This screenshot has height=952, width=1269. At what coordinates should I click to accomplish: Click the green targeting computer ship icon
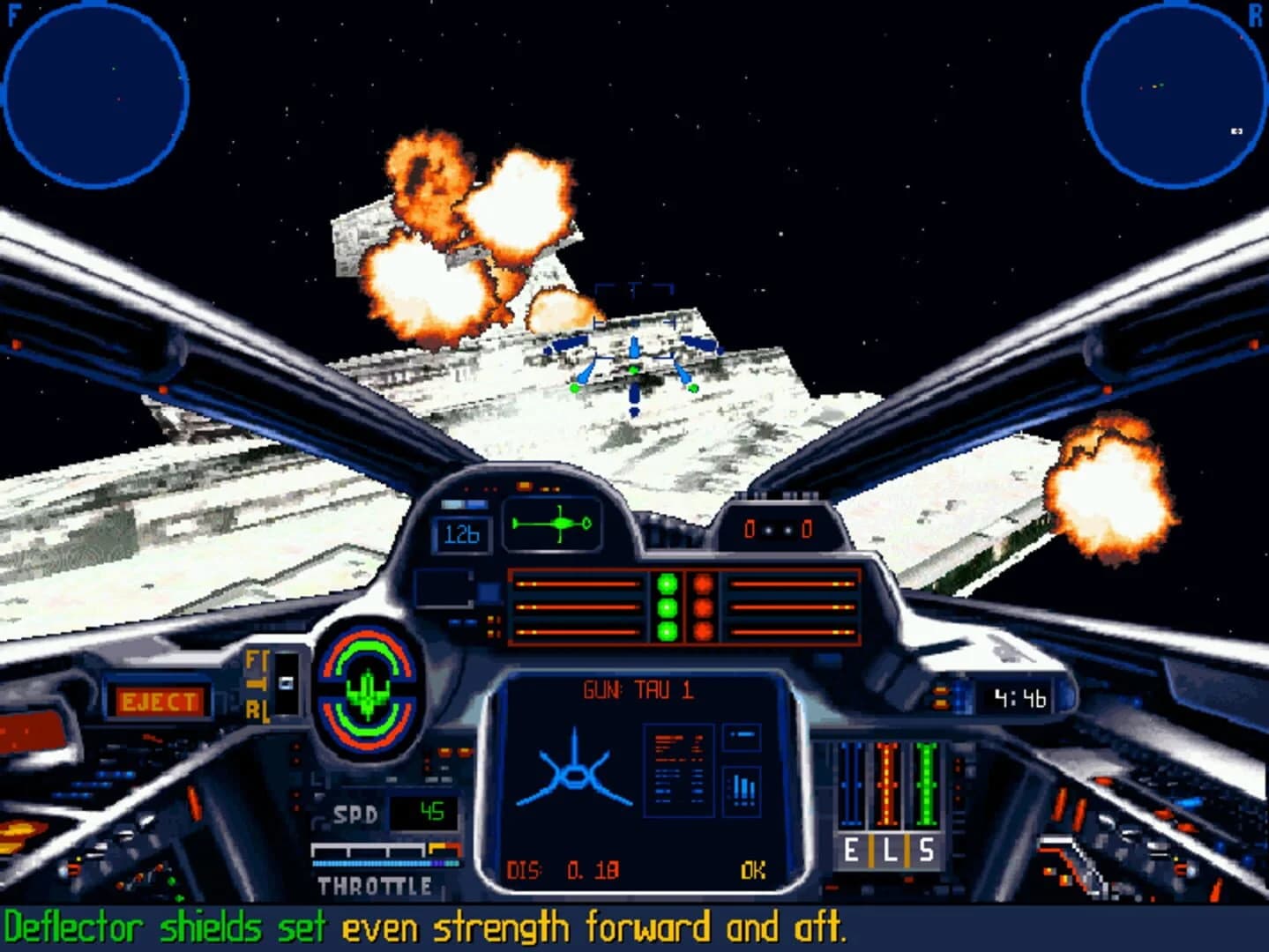pyautogui.click(x=551, y=524)
